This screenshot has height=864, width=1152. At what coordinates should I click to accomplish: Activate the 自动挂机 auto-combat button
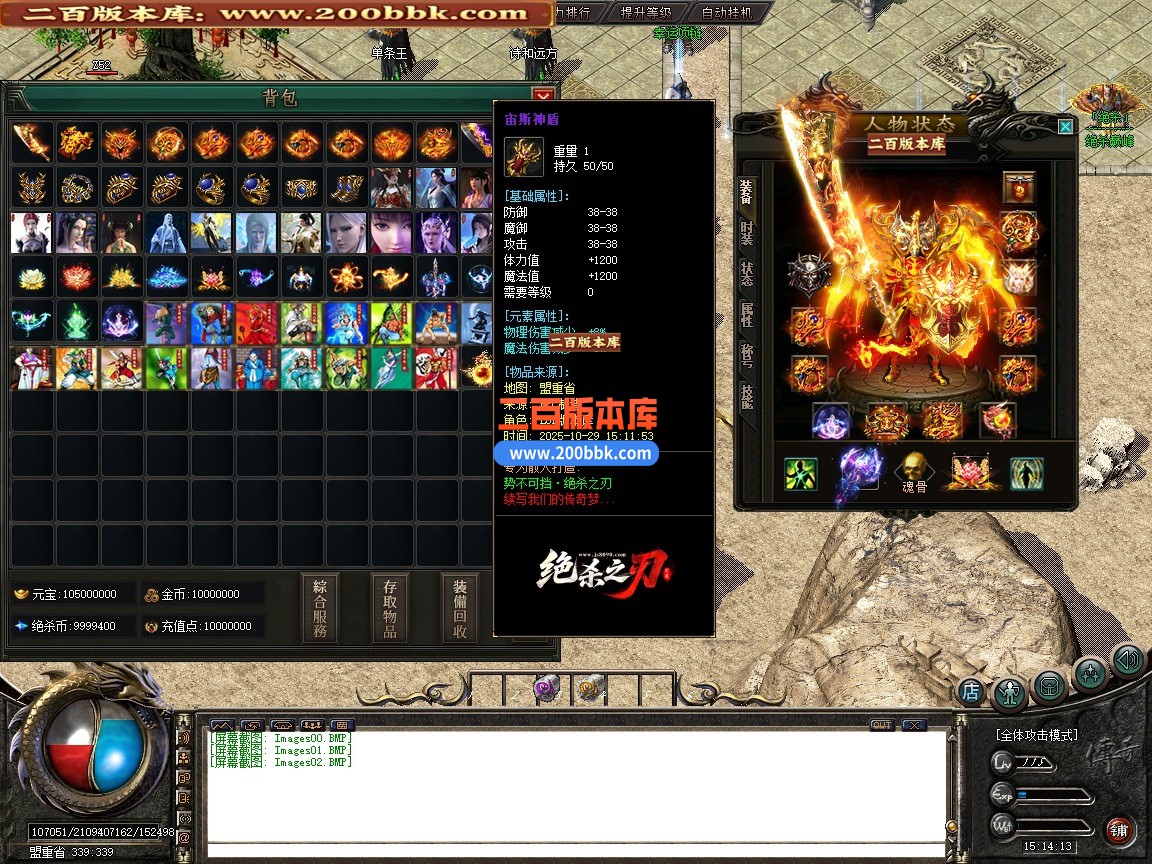[x=728, y=13]
